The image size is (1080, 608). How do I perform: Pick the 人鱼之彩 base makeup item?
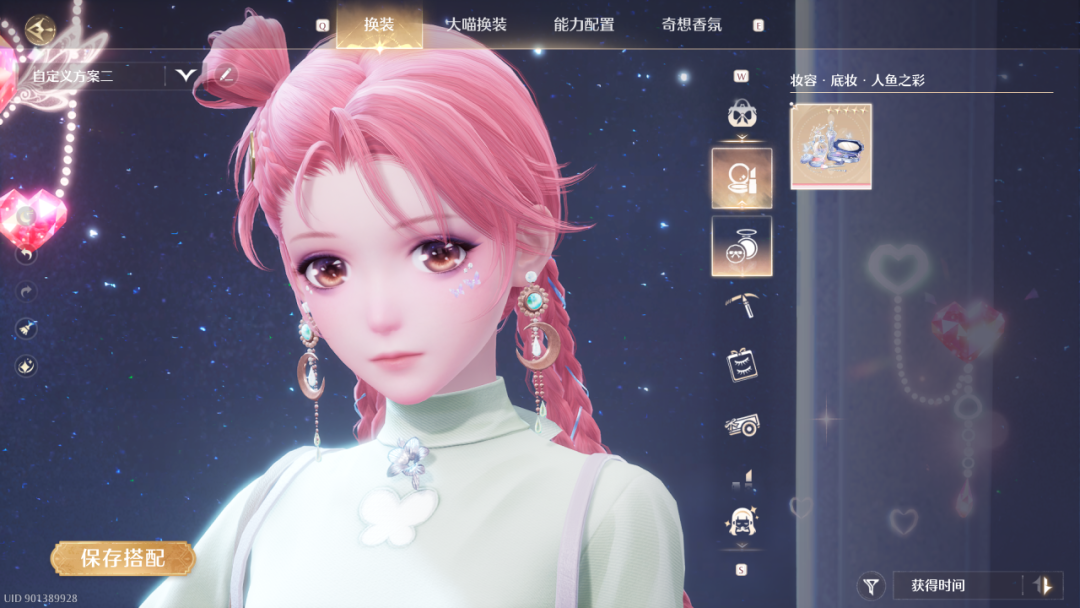pos(831,145)
